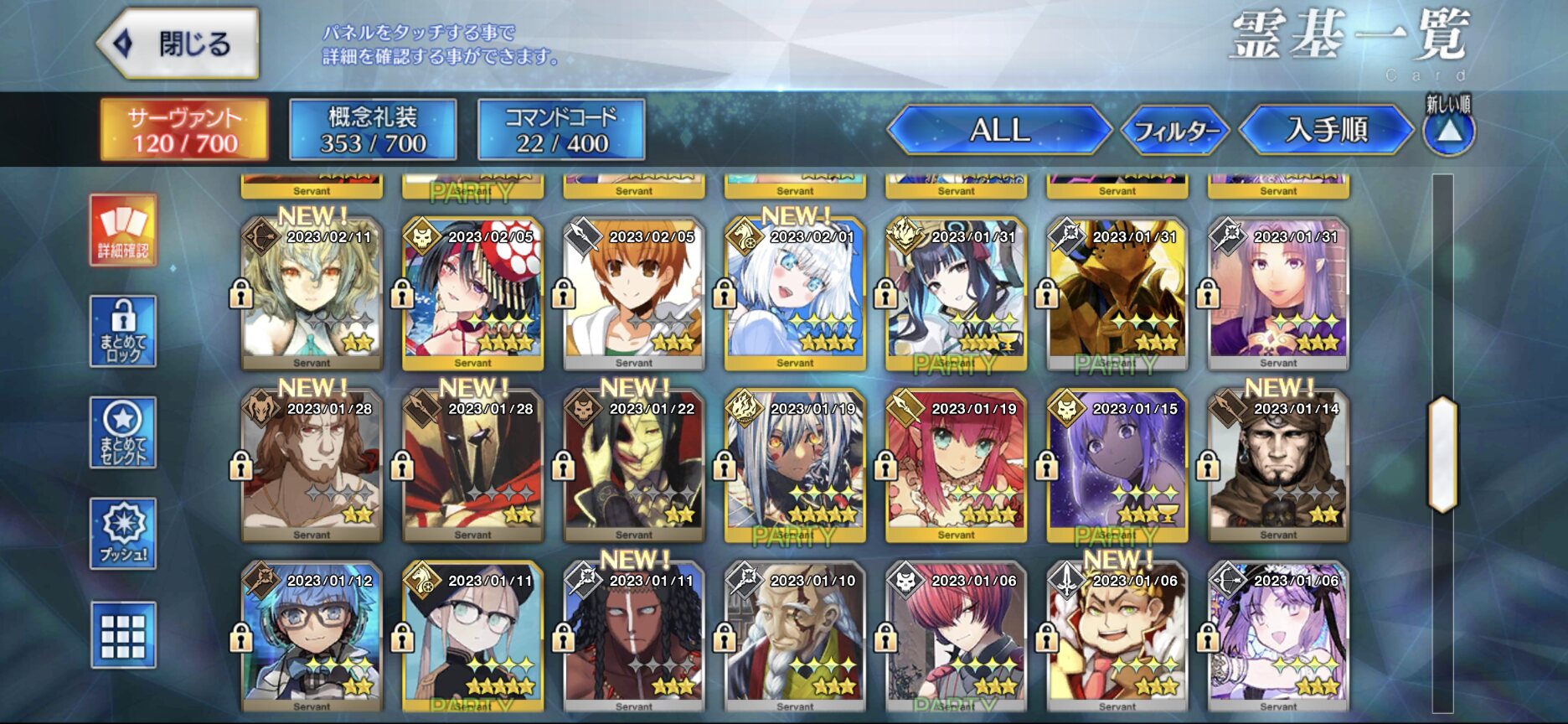Select the servant card dated 2023/02/11
Screen dimensions: 1568x724
[312, 293]
